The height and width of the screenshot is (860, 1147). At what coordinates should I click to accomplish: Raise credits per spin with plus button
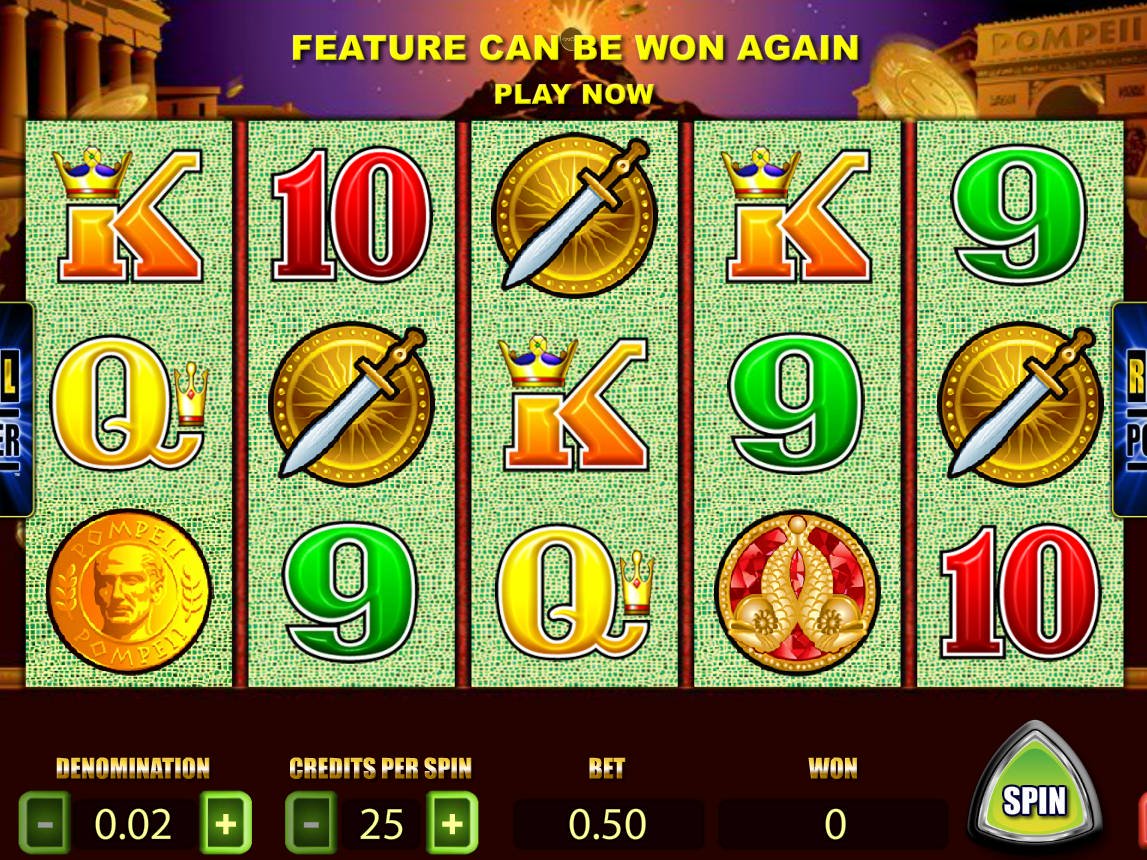(x=452, y=824)
